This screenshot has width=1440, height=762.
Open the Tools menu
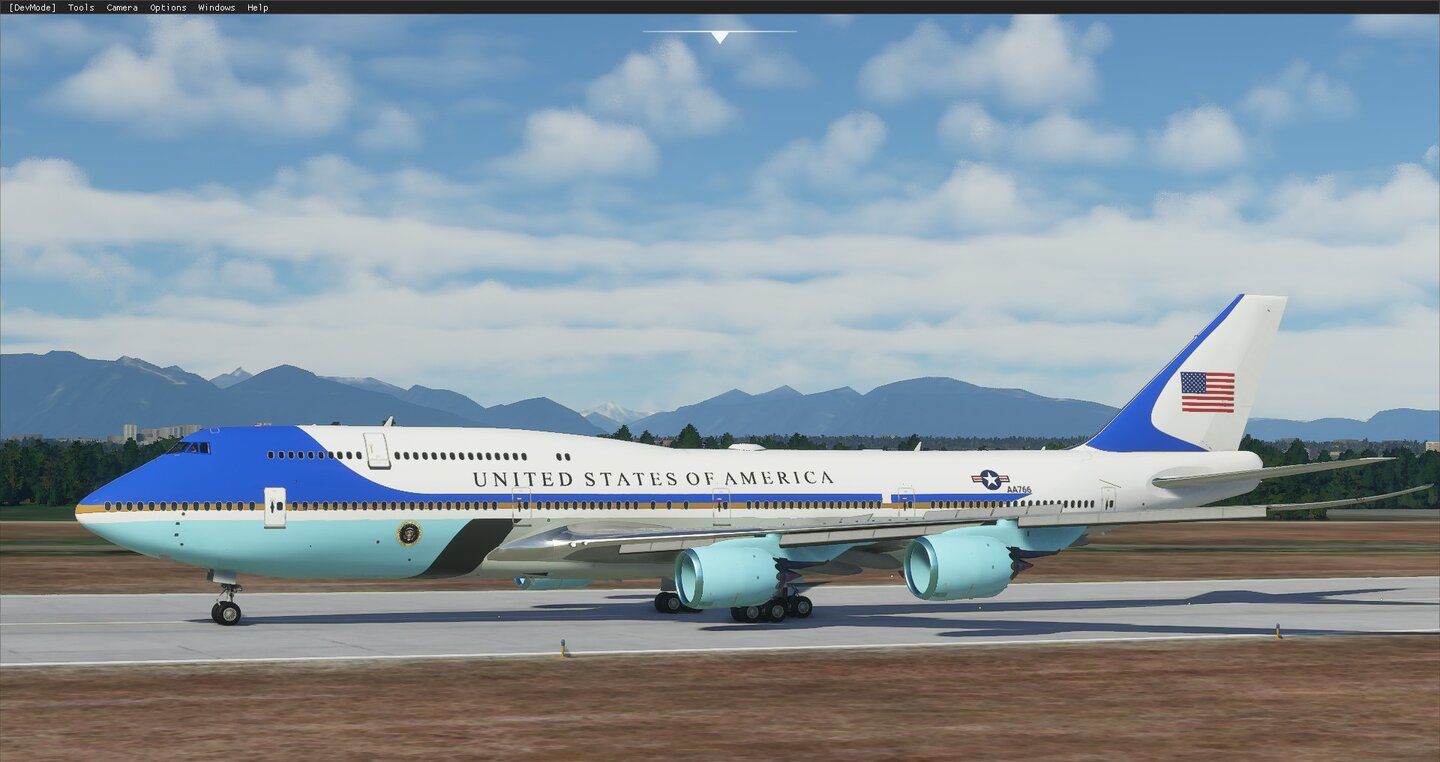(x=79, y=7)
